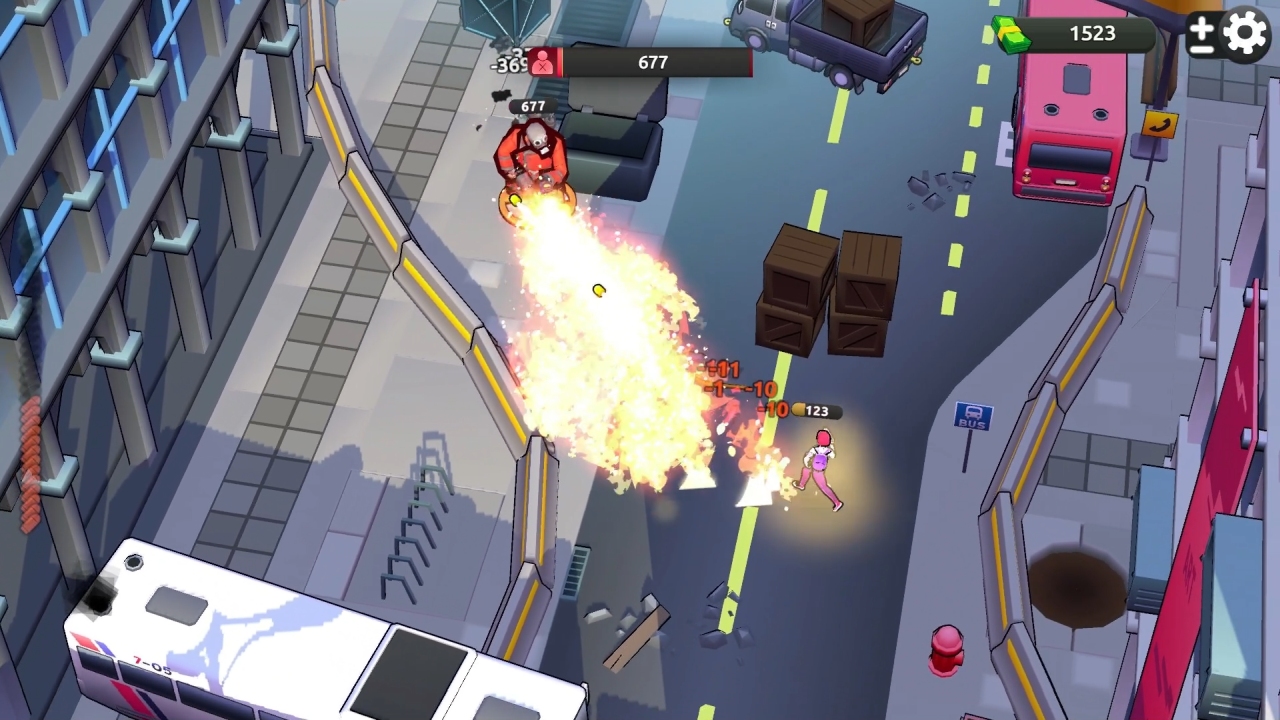Screen dimensions: 1280x720
Task: Open the settings gear menu
Action: [1243, 33]
